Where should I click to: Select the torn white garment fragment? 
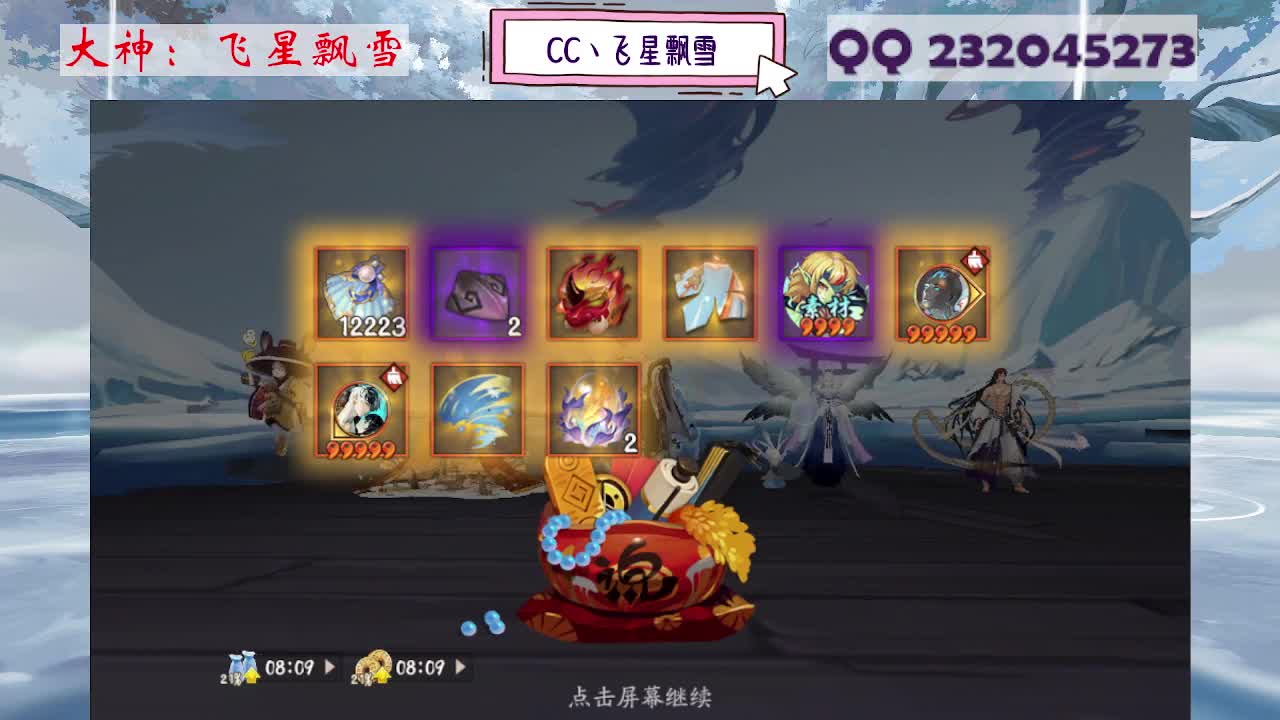[709, 293]
